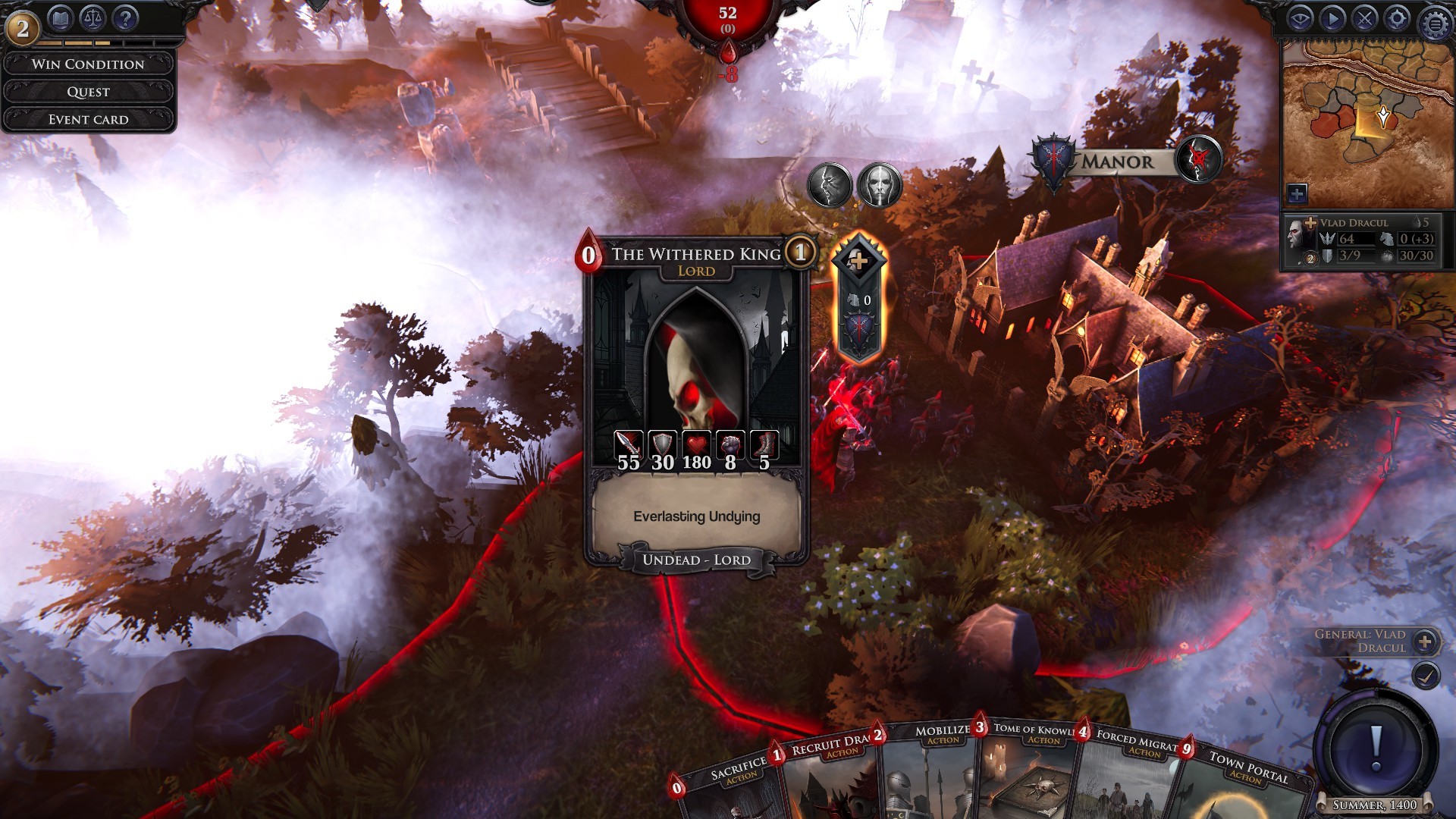This screenshot has height=819, width=1456.
Task: View the Quest log button
Action: (89, 92)
